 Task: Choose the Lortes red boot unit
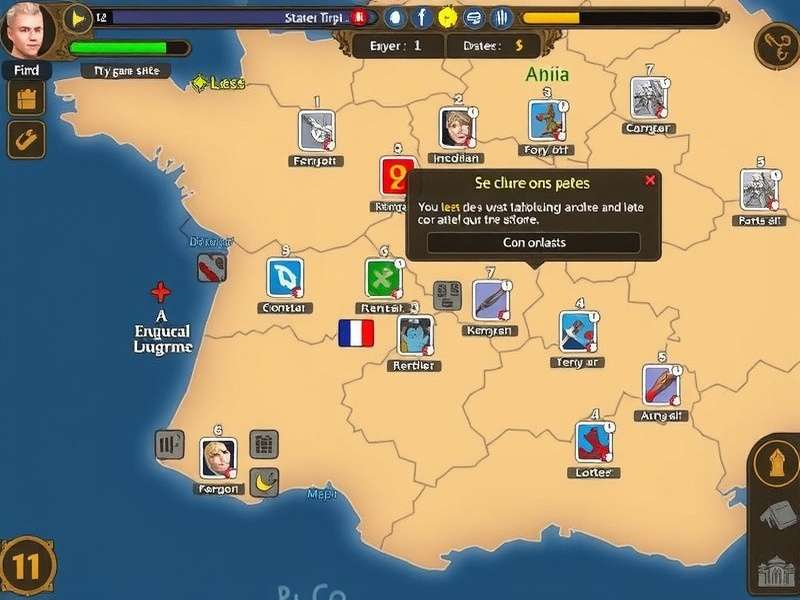[x=593, y=442]
